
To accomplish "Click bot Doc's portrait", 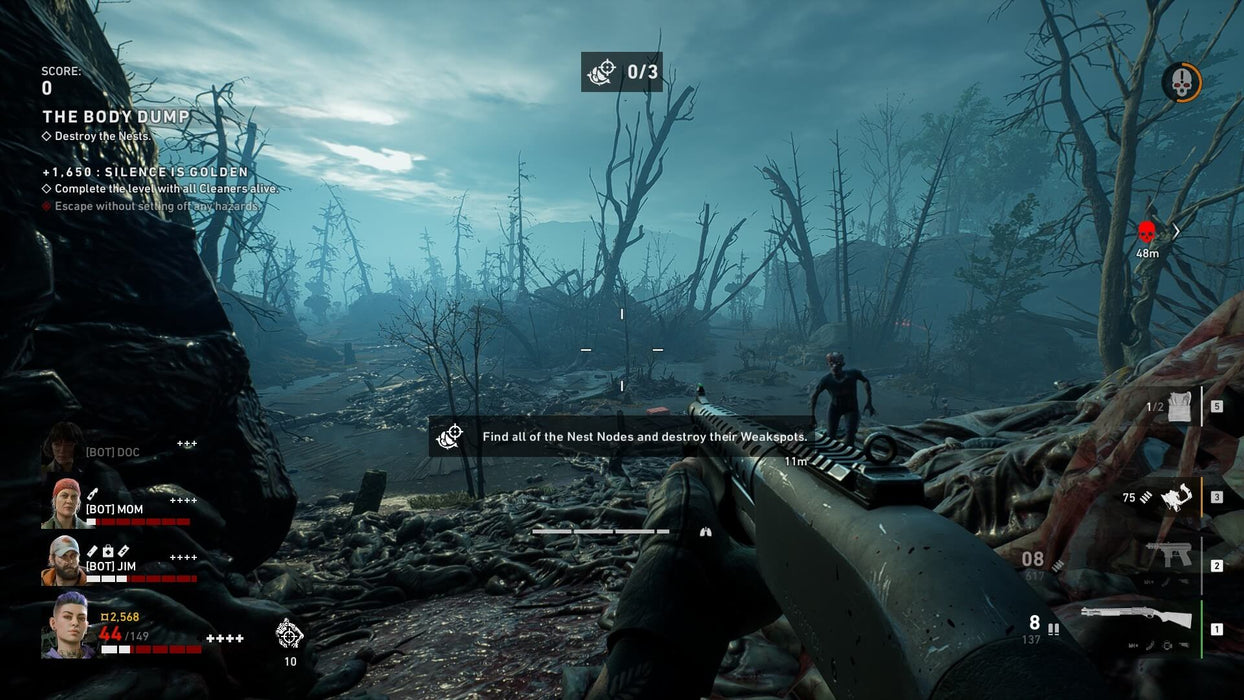I will point(63,447).
